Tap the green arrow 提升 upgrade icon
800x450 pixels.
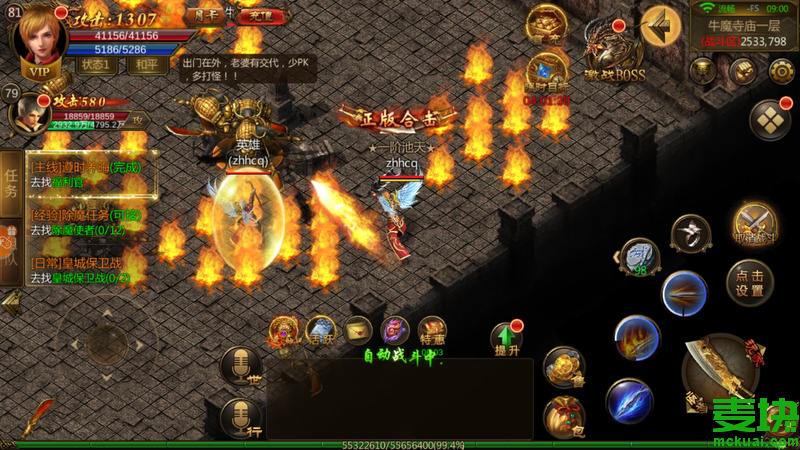coord(506,338)
